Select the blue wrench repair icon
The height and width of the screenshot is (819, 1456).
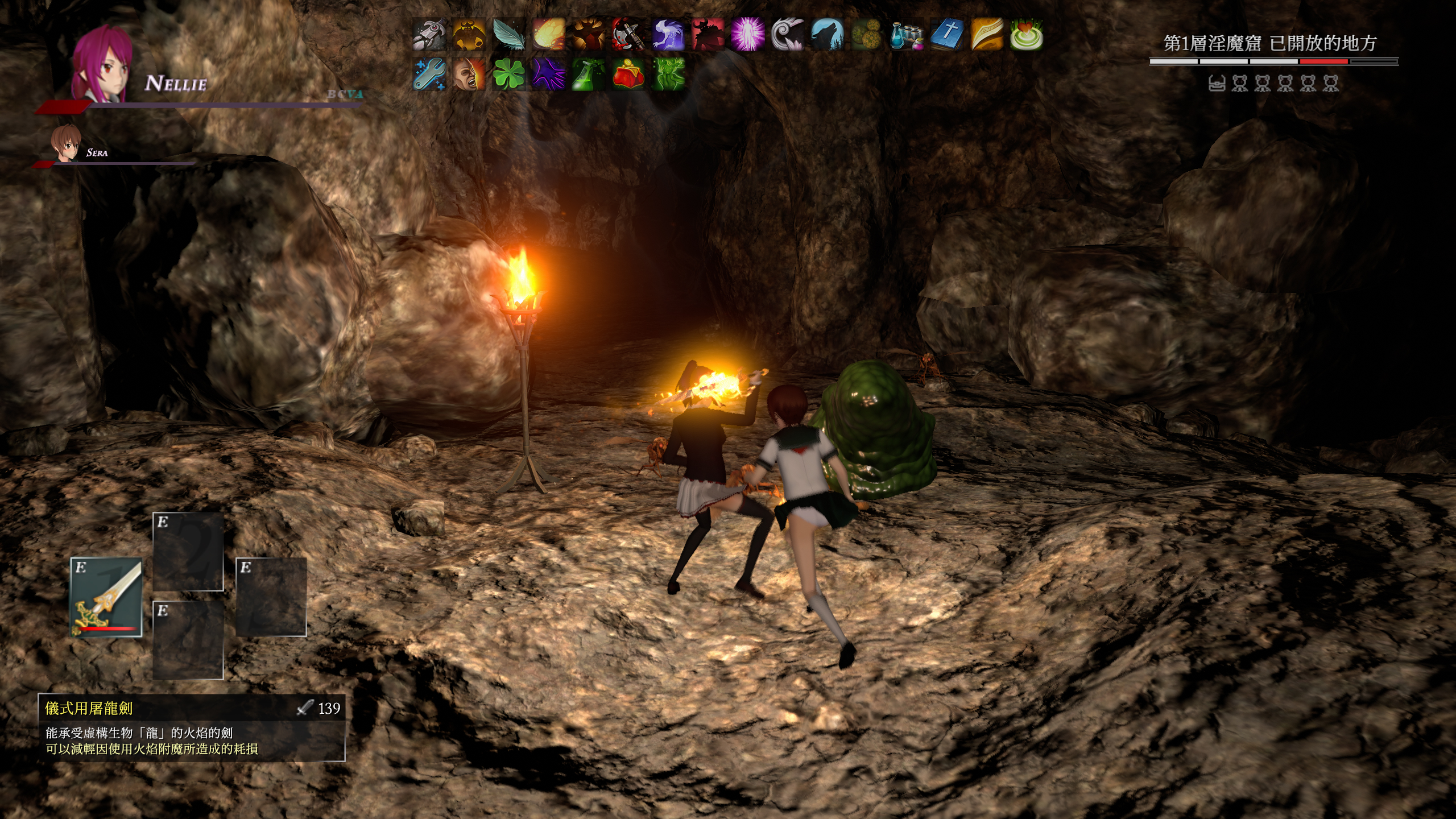[429, 74]
